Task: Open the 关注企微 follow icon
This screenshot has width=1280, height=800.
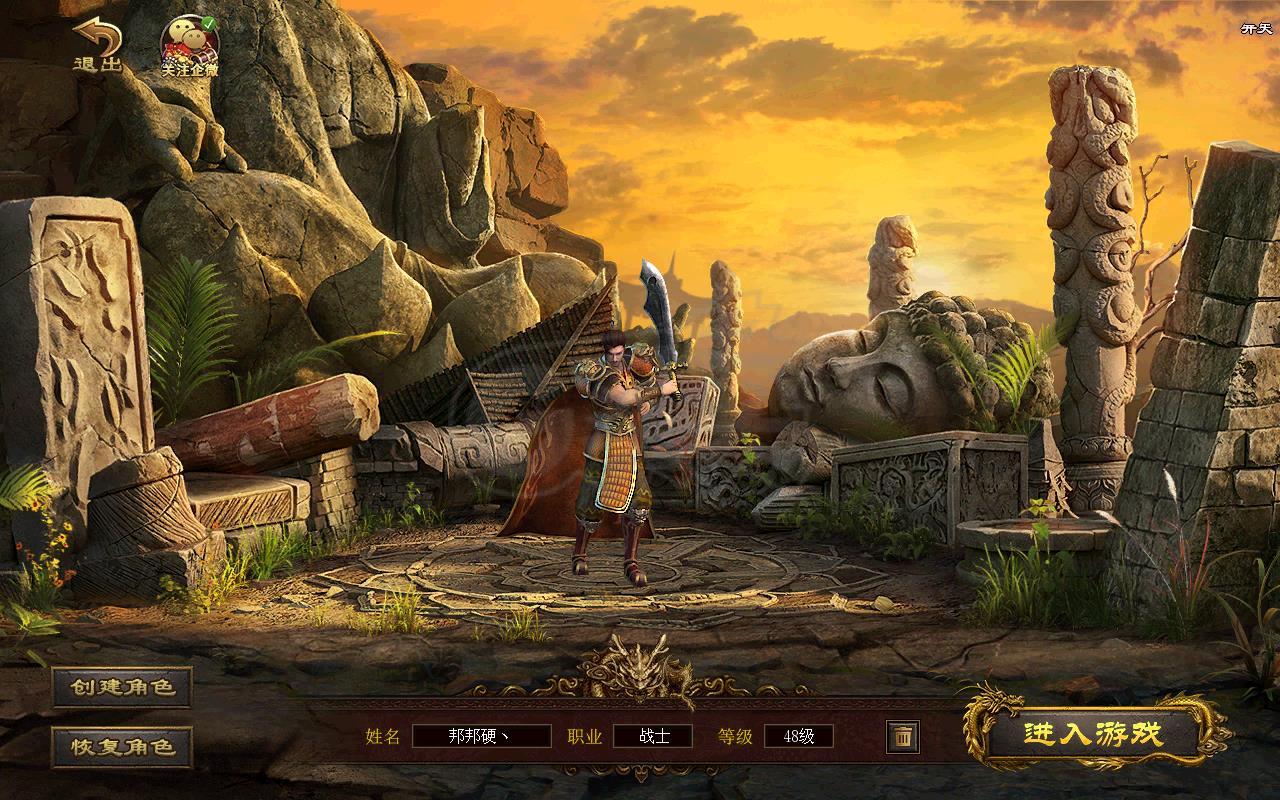Action: click(x=190, y=47)
